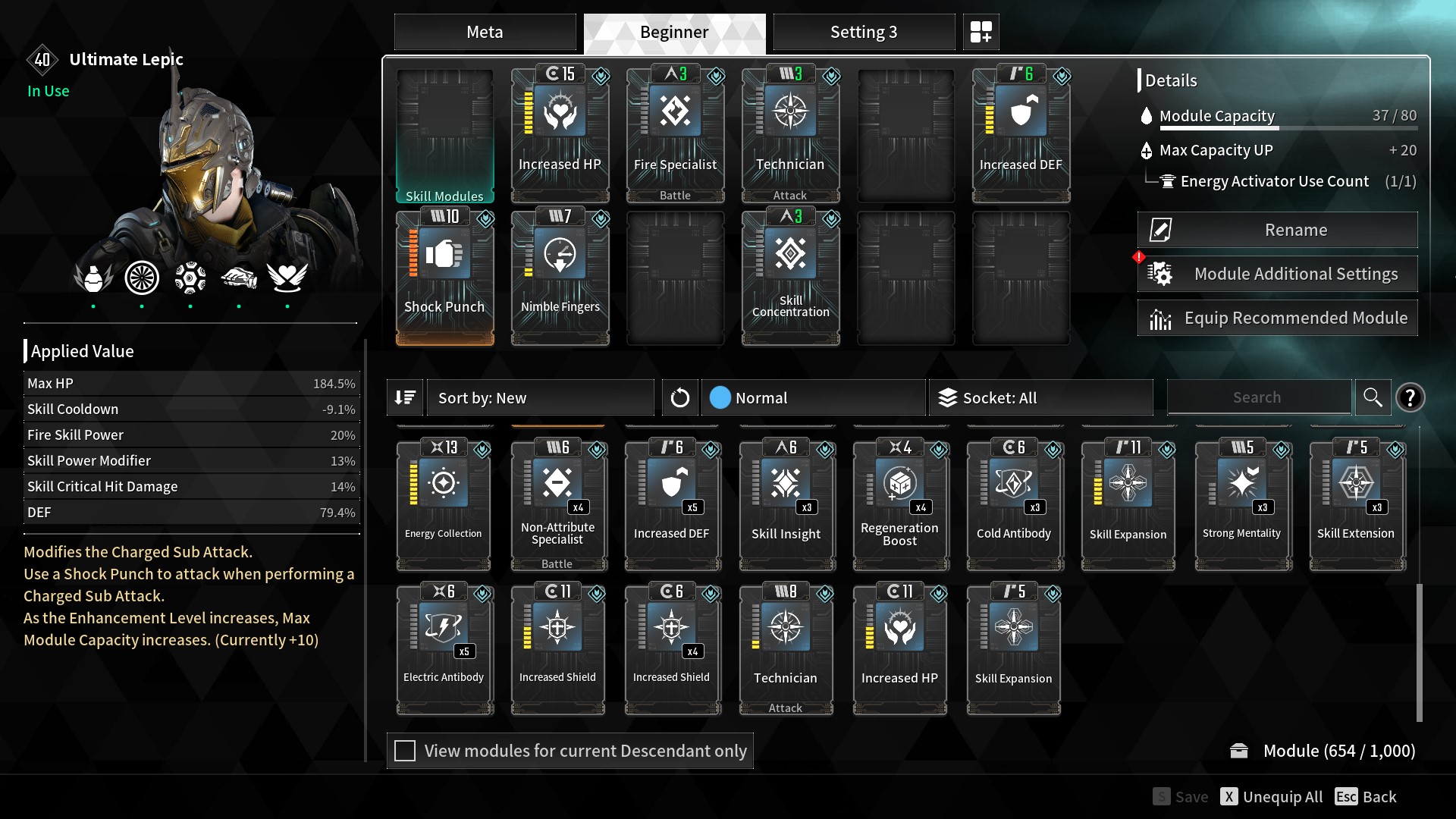1456x819 pixels.
Task: Pick the equipped Nimble Fingers module
Action: [560, 278]
